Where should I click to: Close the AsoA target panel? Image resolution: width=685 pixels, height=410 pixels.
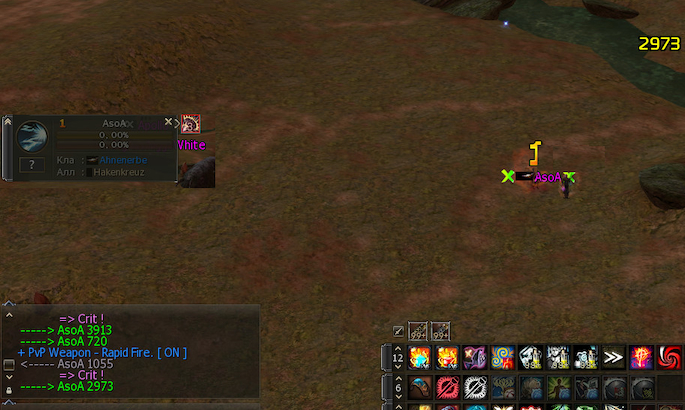coord(168,121)
